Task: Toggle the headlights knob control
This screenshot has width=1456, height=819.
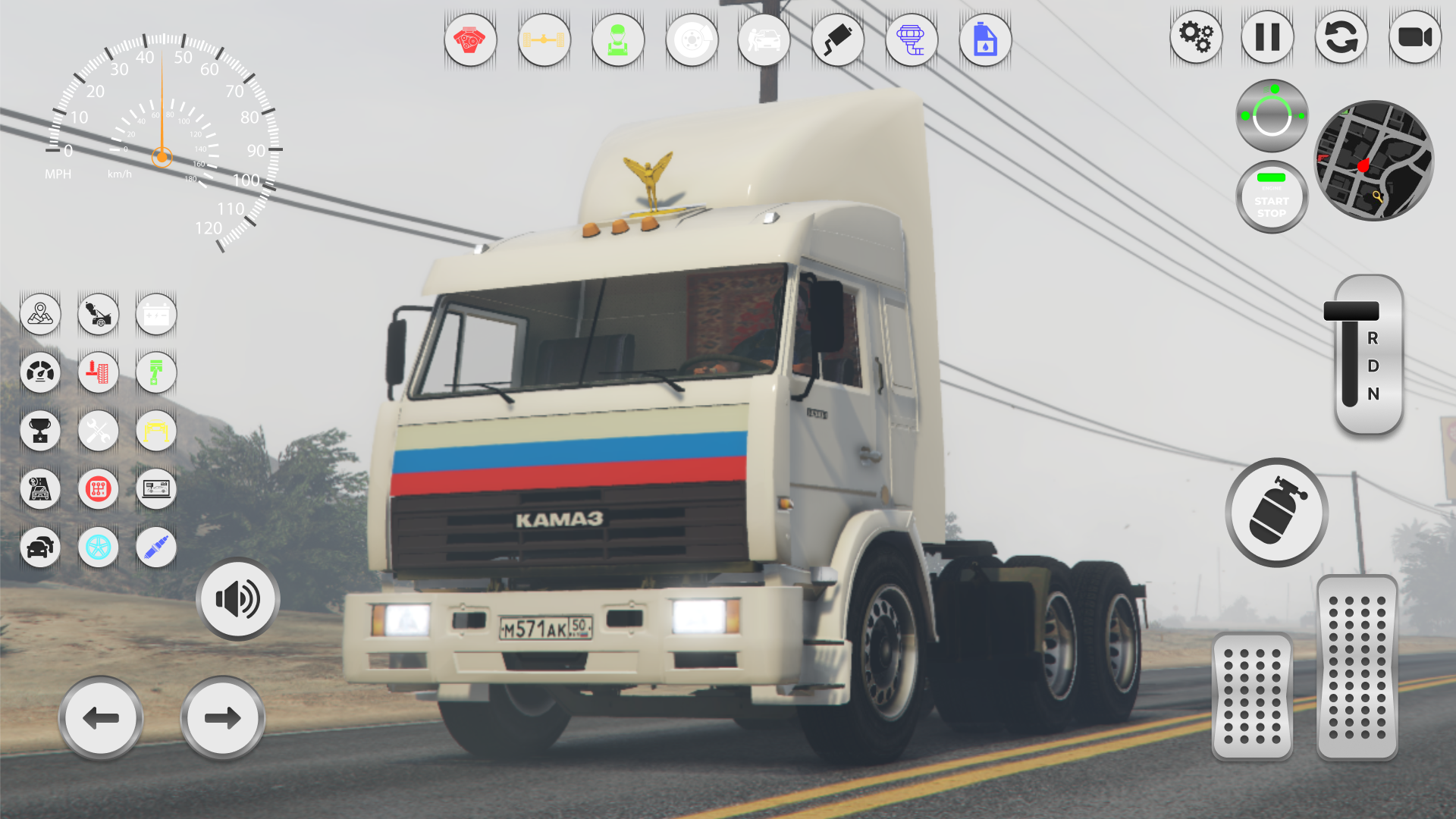Action: click(1271, 114)
